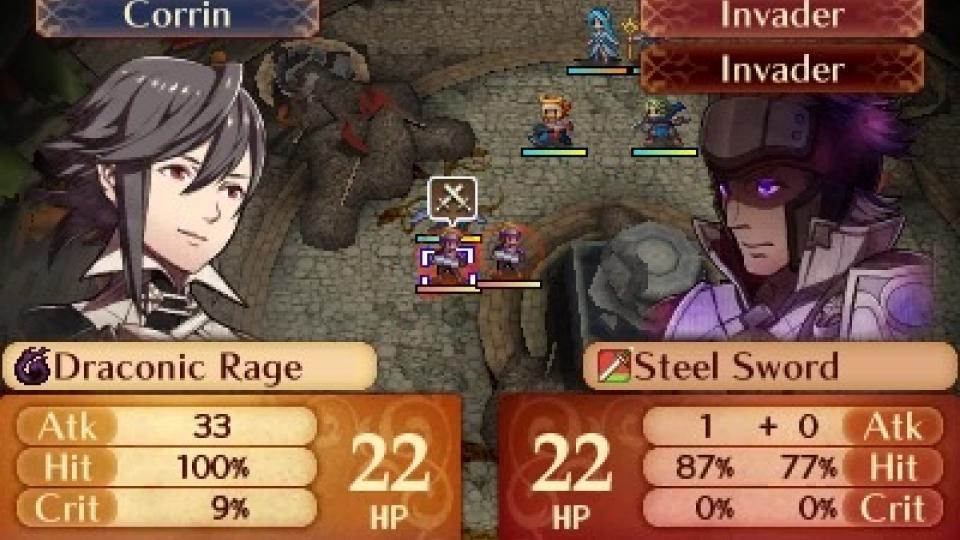
Task: Select the unit inside the white cursor brackets
Action: (x=446, y=257)
